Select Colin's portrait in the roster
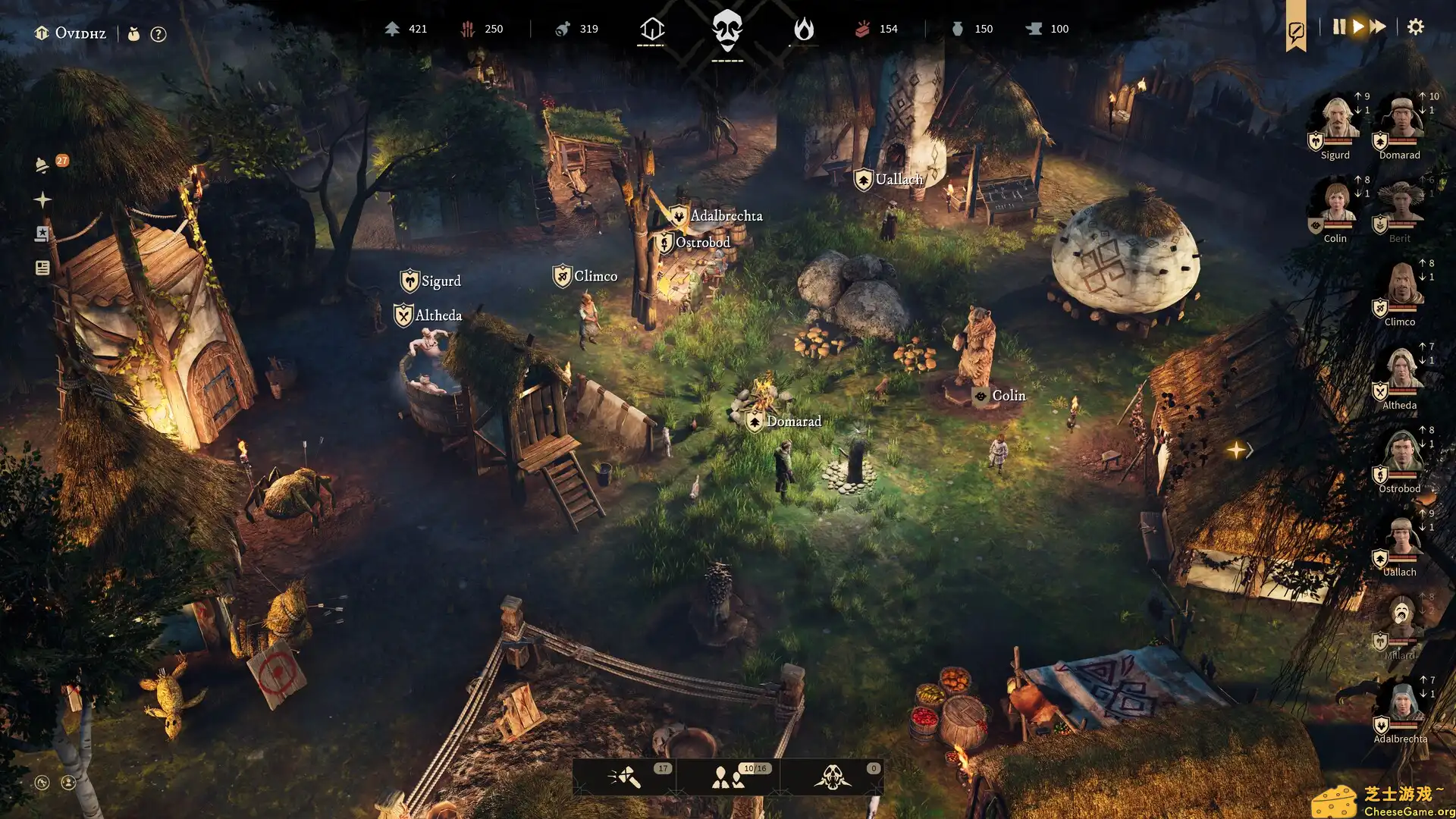1456x819 pixels. [x=1336, y=203]
